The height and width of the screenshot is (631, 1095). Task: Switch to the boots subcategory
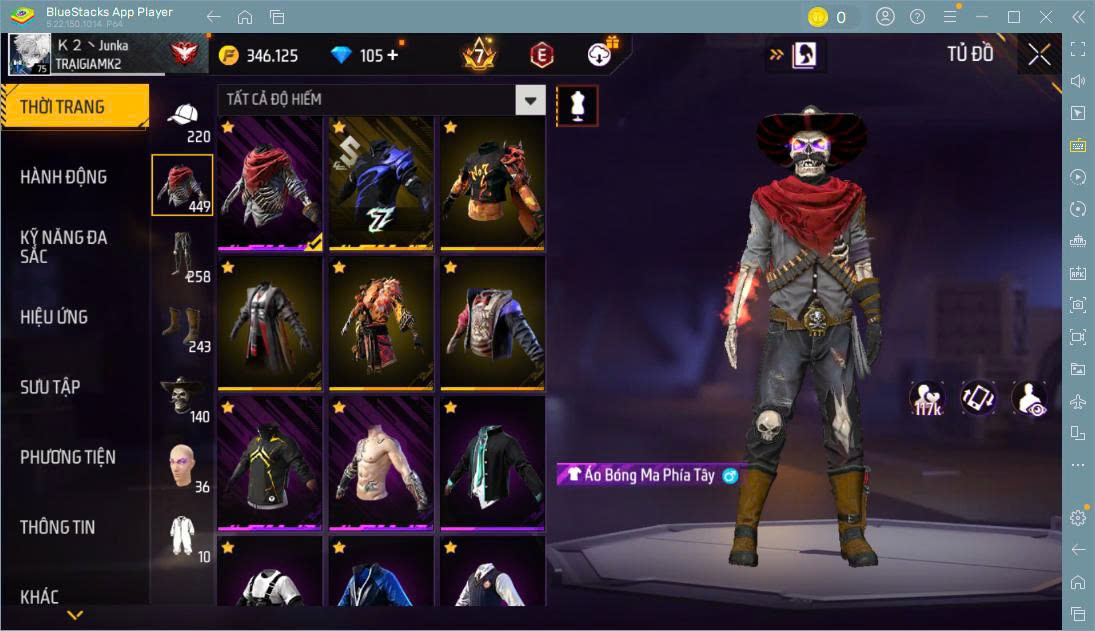181,325
